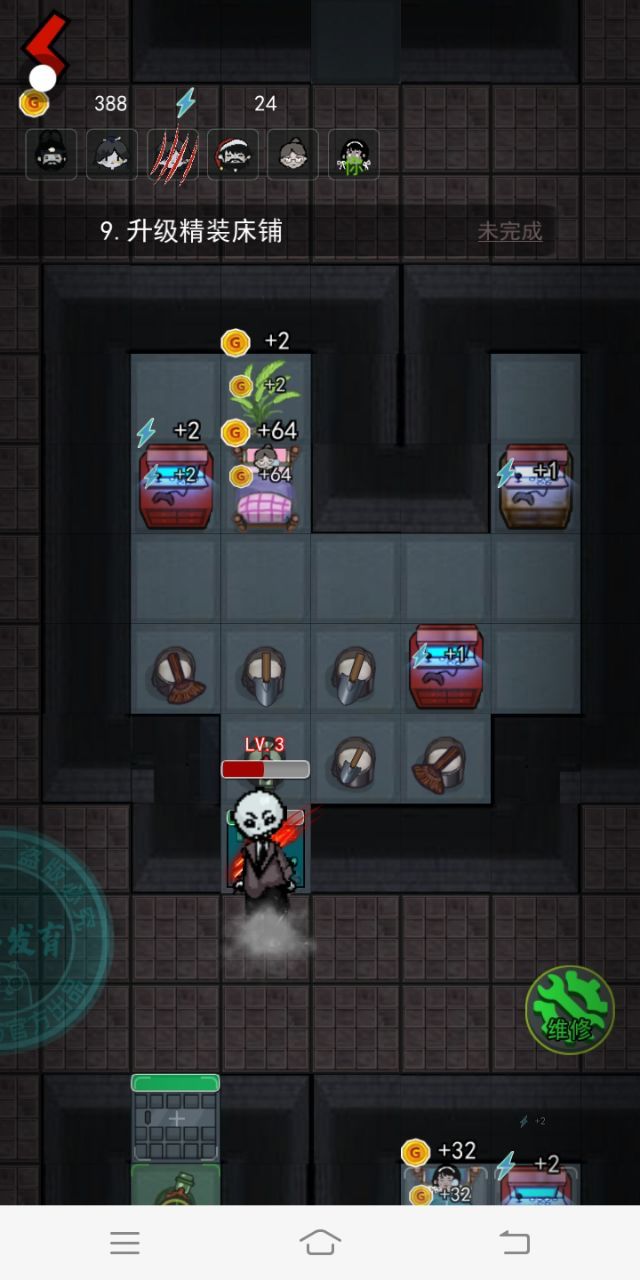Open the Android recent apps menu button
Image resolution: width=640 pixels, height=1280 pixels.
[125, 1242]
